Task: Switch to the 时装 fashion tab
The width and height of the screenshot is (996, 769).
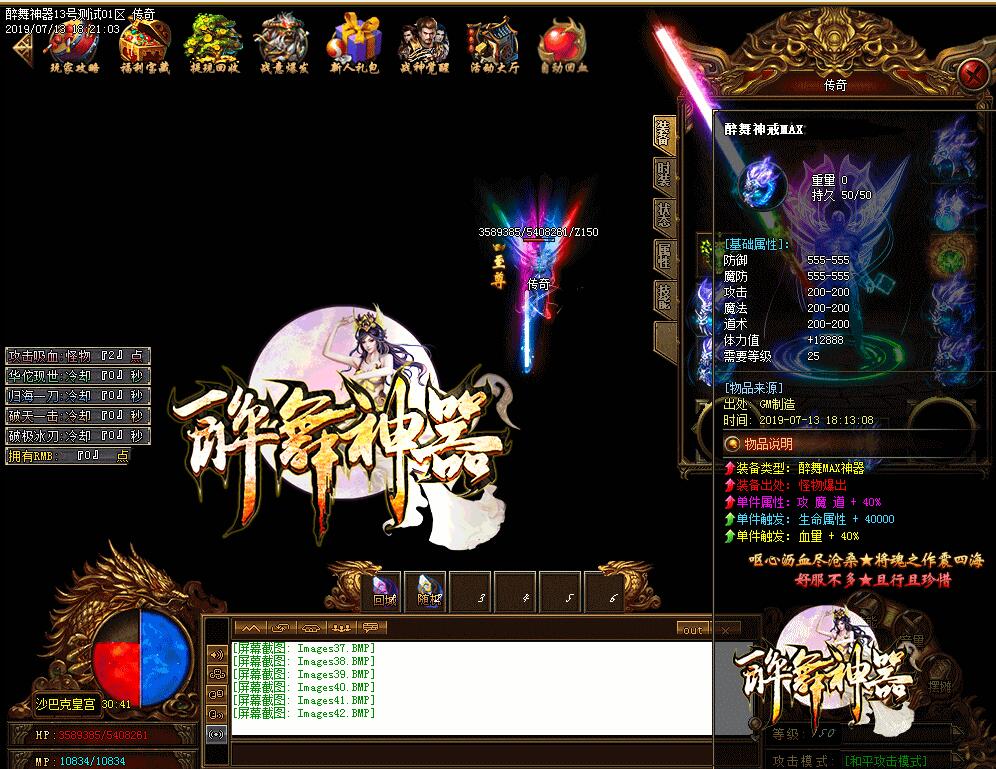Action: pos(664,175)
